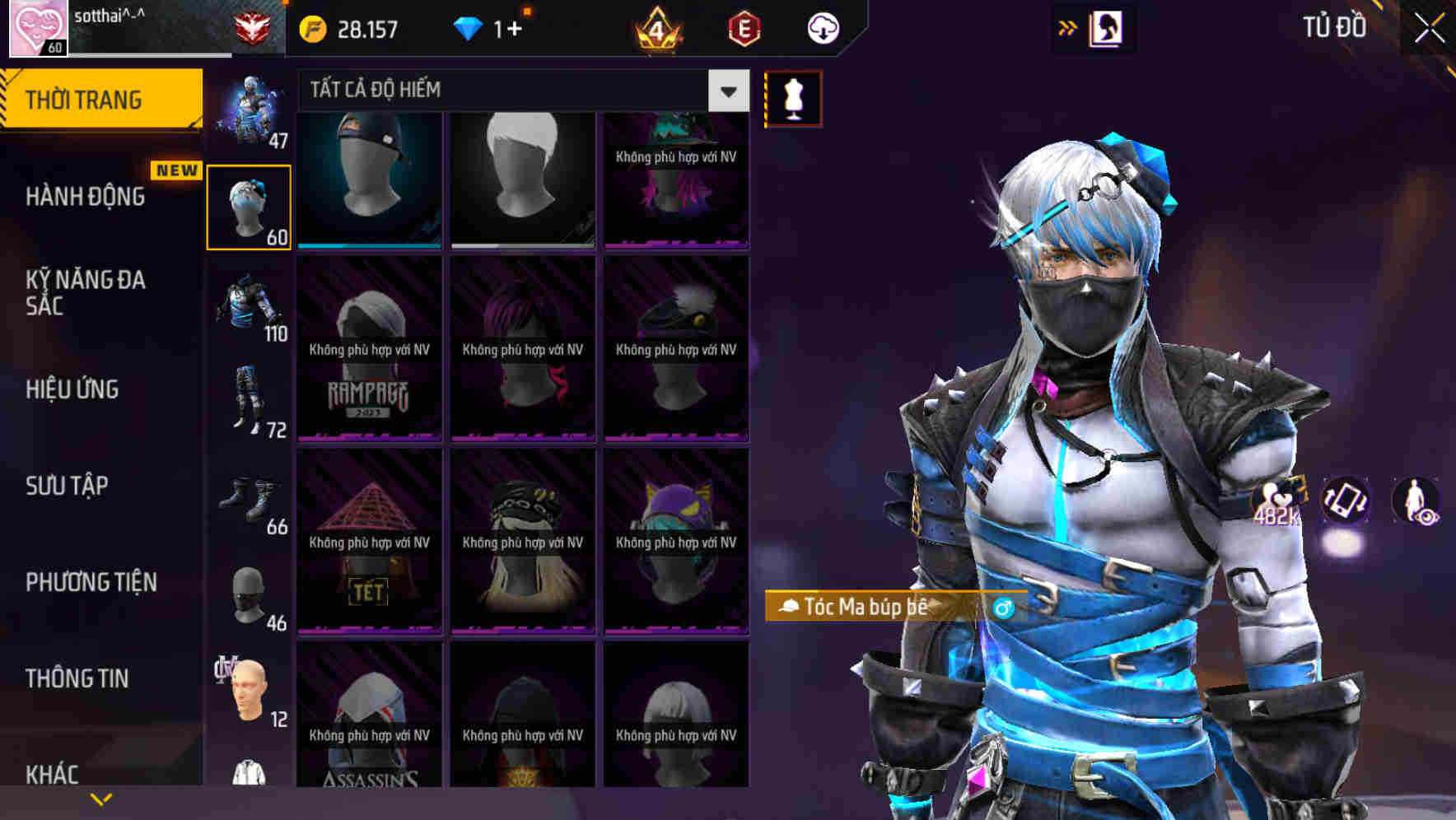Click the blue diamond currency icon
The height and width of the screenshot is (820, 1456).
click(x=469, y=27)
